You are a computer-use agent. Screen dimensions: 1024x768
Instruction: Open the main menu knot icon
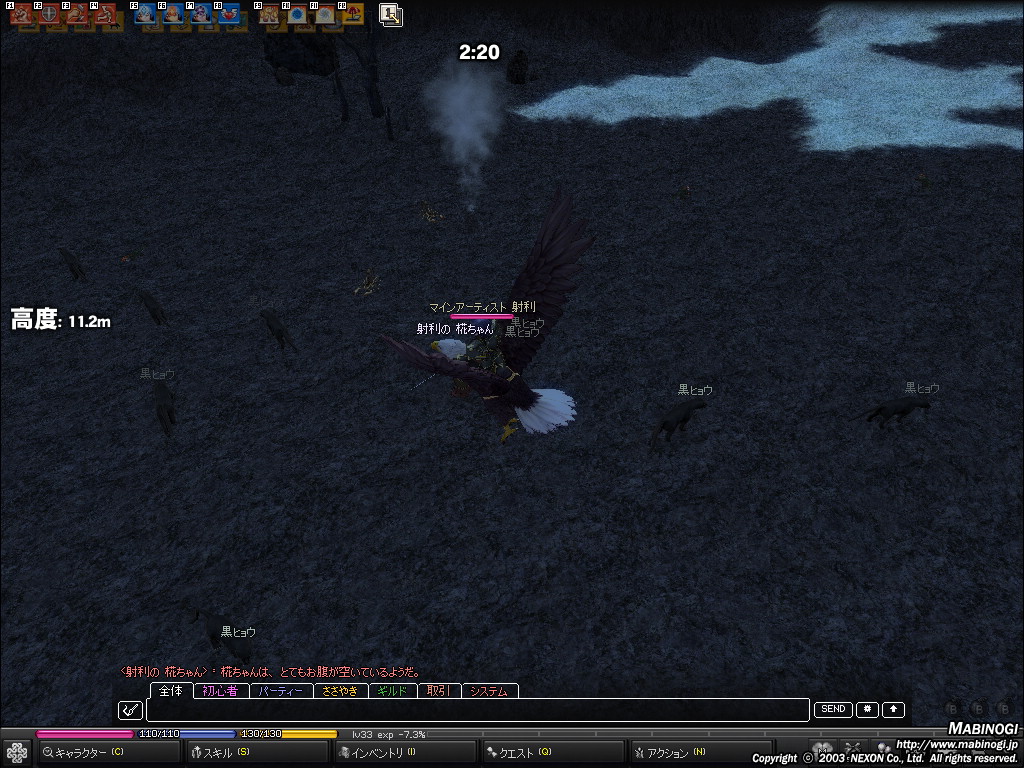[16, 752]
